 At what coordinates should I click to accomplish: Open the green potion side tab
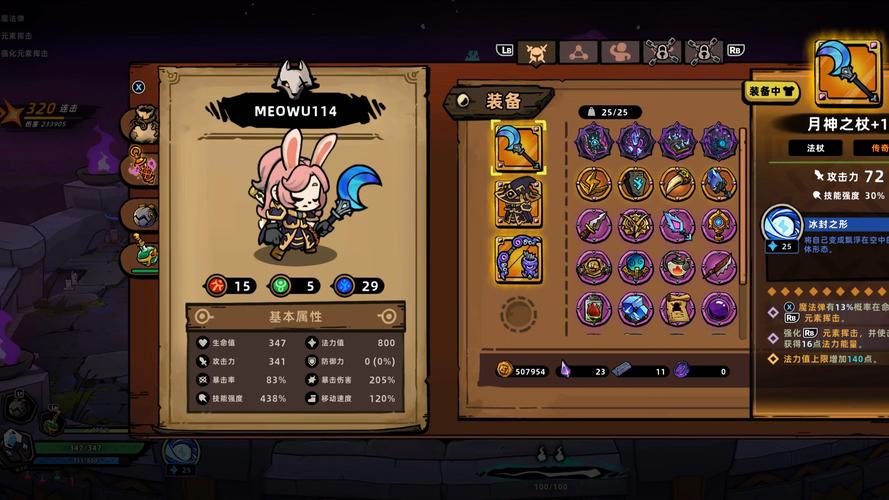(x=143, y=253)
